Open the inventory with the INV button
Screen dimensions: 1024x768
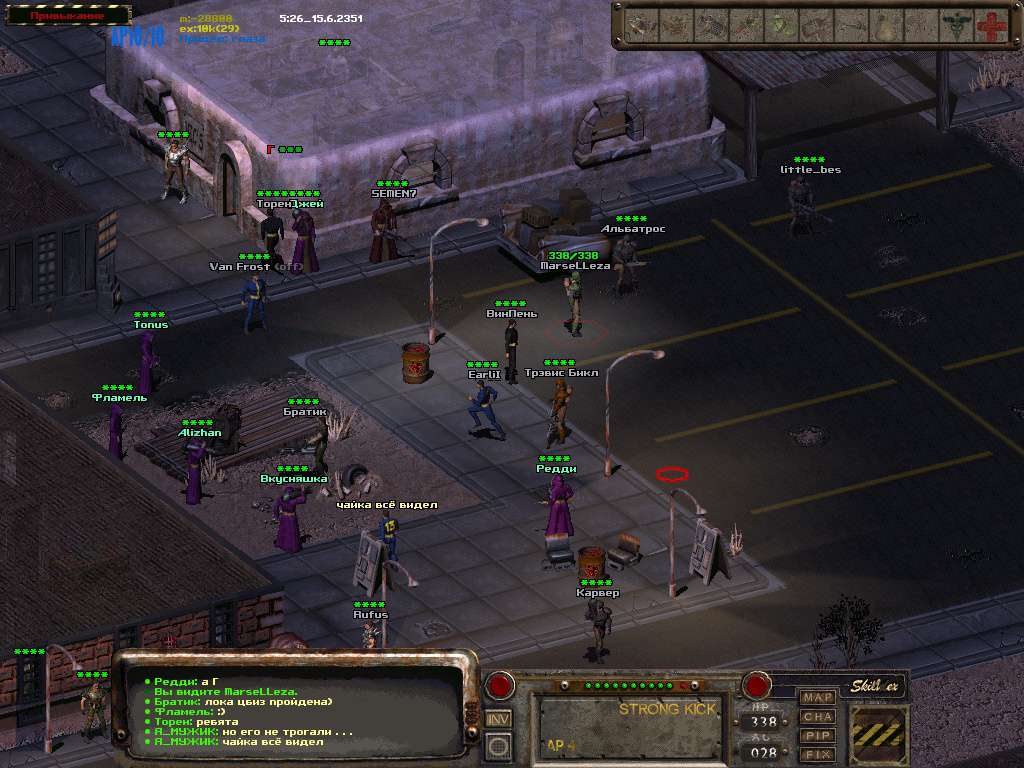point(498,718)
